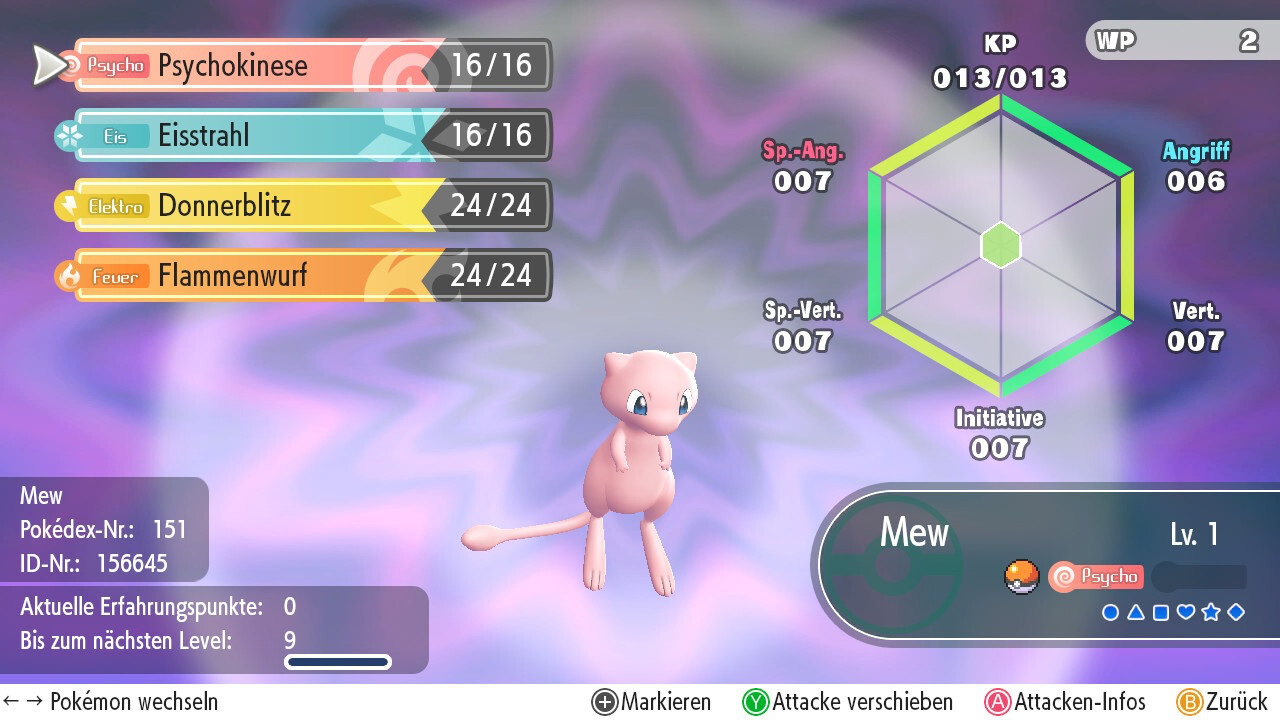Image resolution: width=1280 pixels, height=720 pixels.
Task: Activate Attacke verschieben
Action: tap(848, 702)
